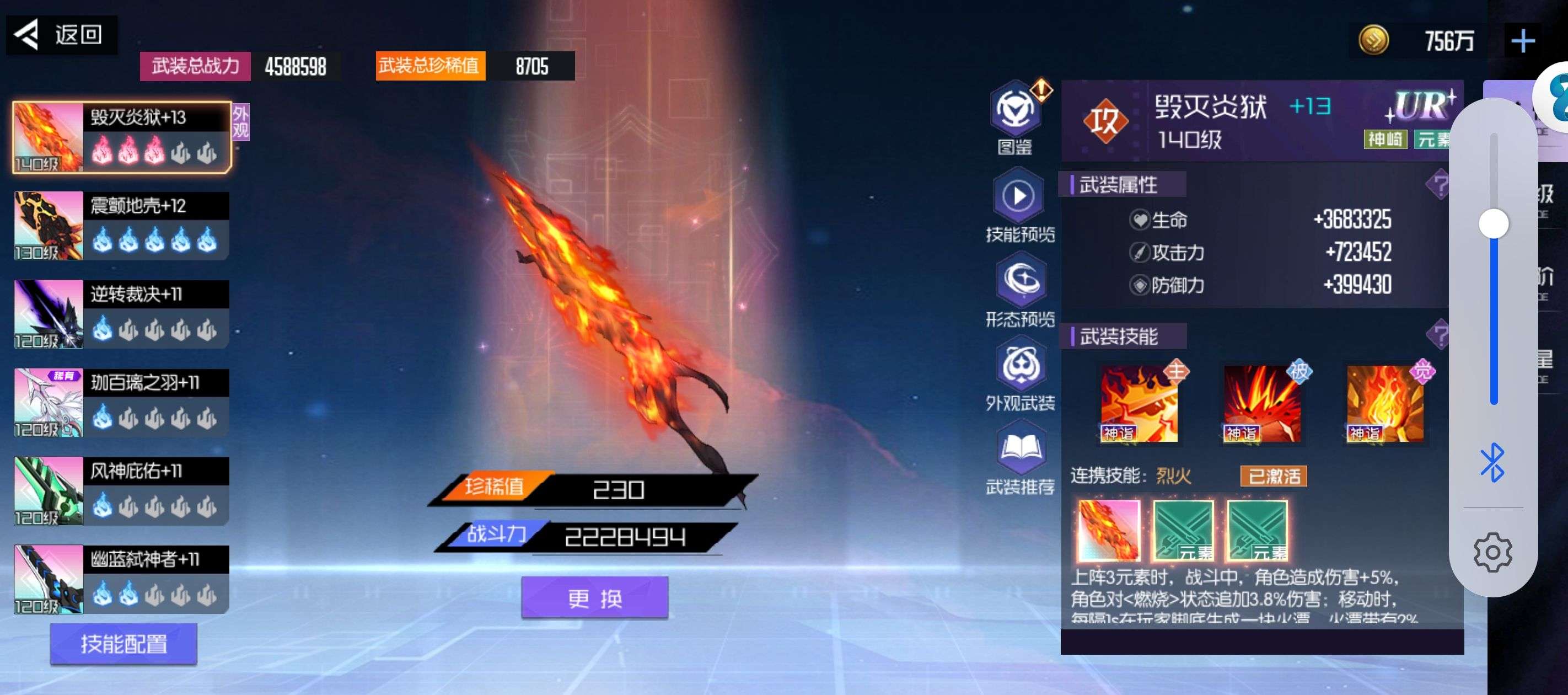Open the 形态预览 form preview
This screenshot has height=695, width=1568.
1020,281
